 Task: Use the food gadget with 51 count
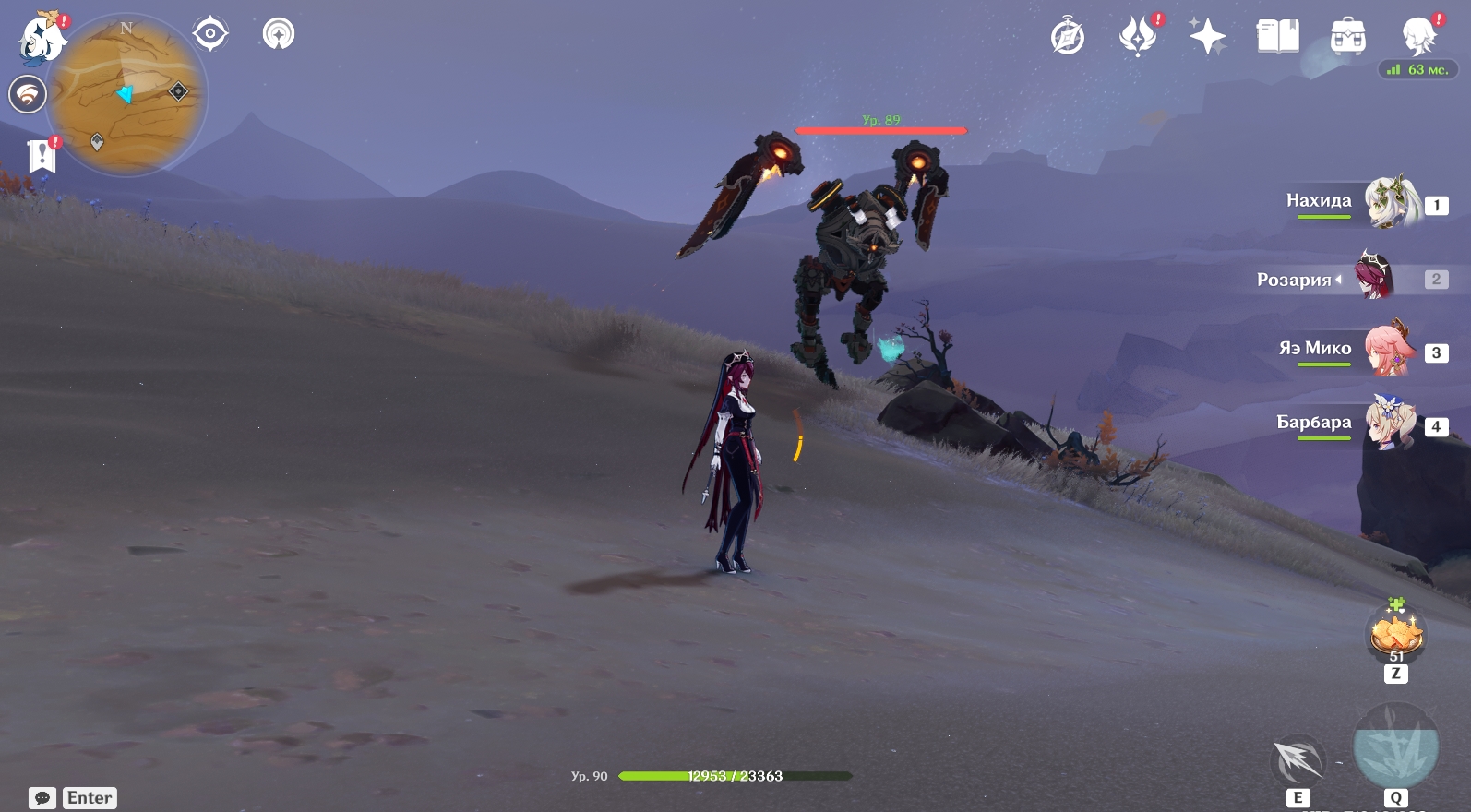pyautogui.click(x=1396, y=635)
